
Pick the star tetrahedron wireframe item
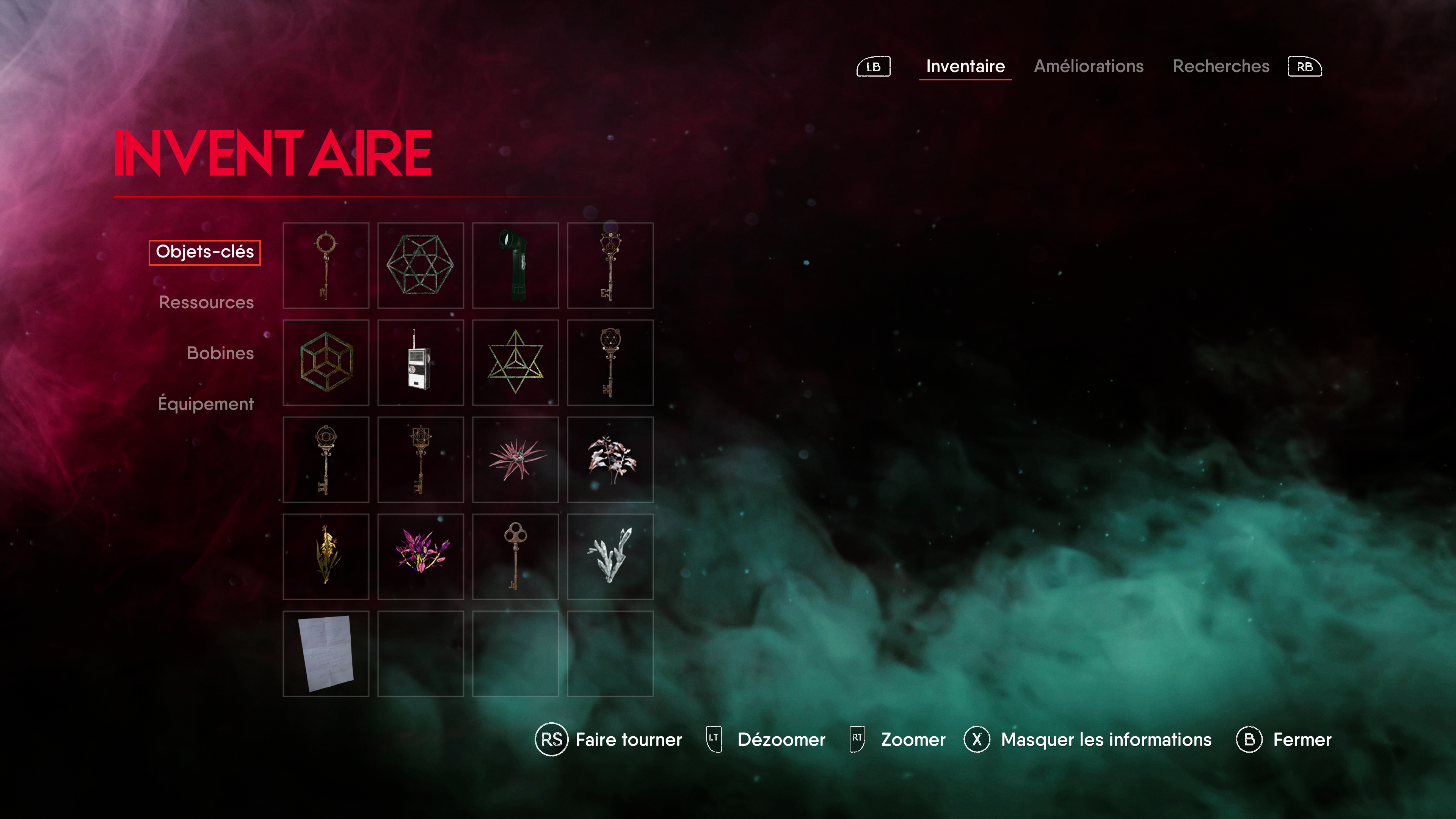tap(515, 362)
